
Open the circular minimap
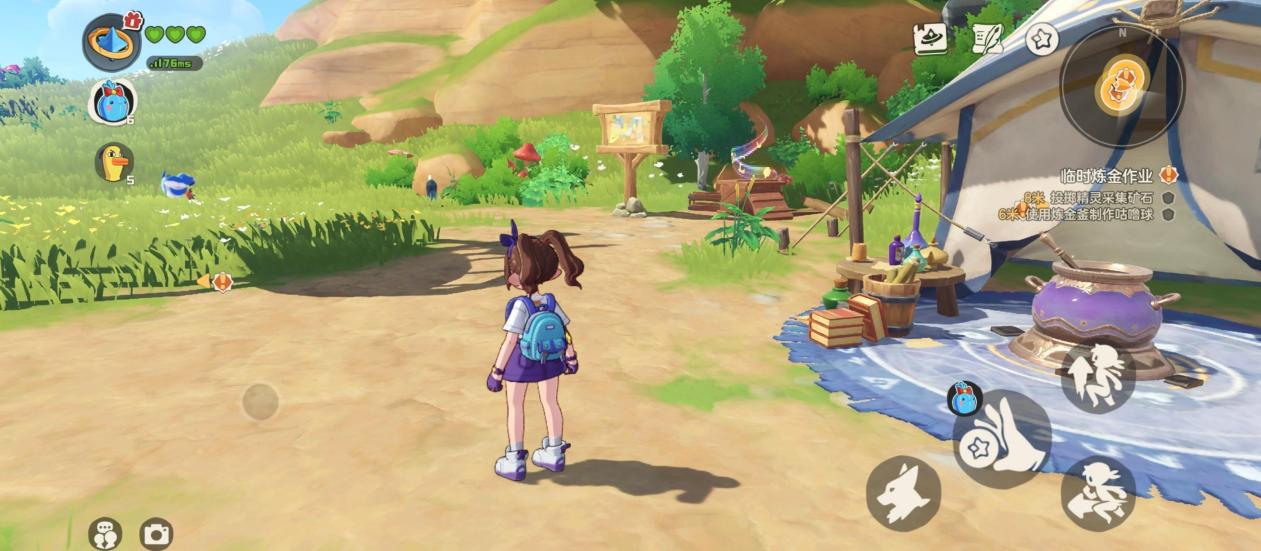point(1122,87)
